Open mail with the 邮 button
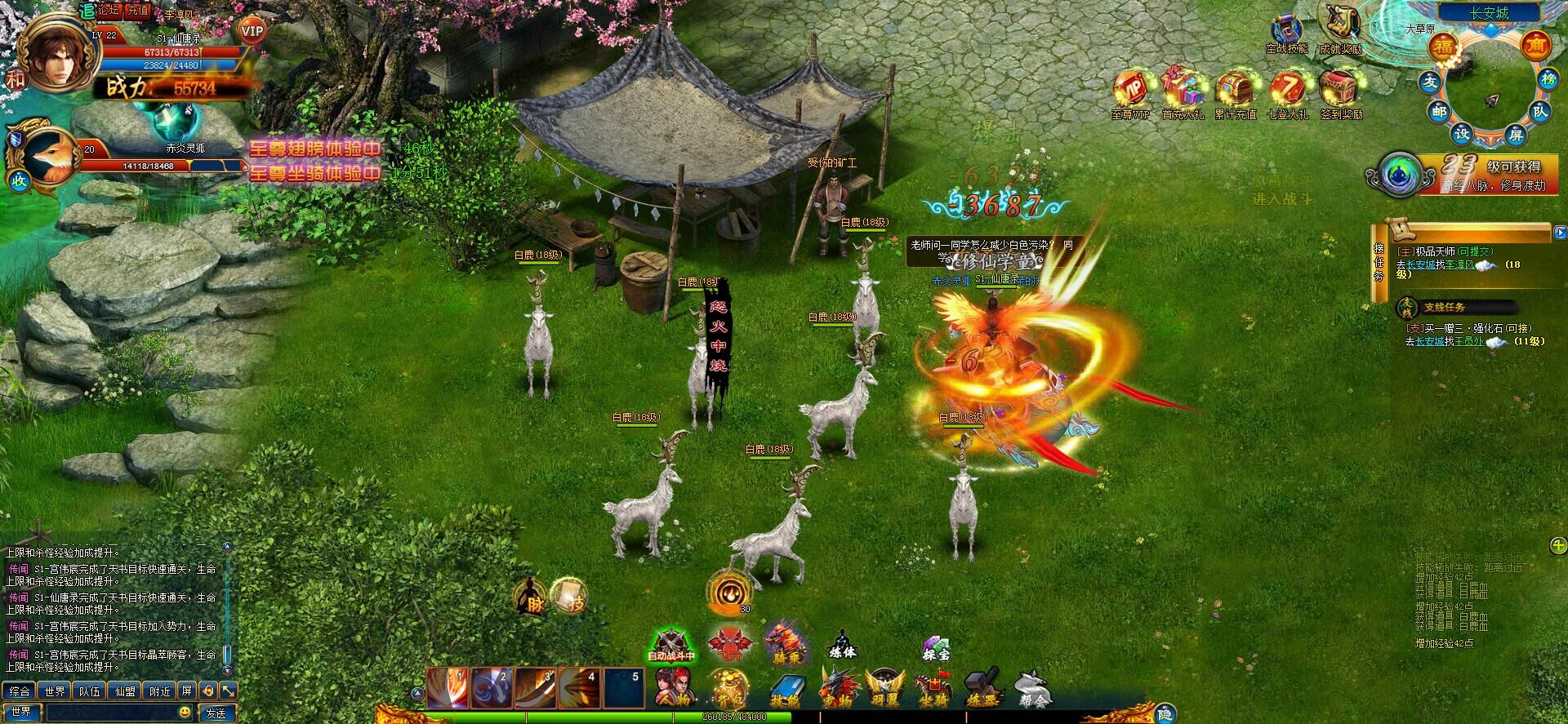The width and height of the screenshot is (1568, 724). (1439, 112)
